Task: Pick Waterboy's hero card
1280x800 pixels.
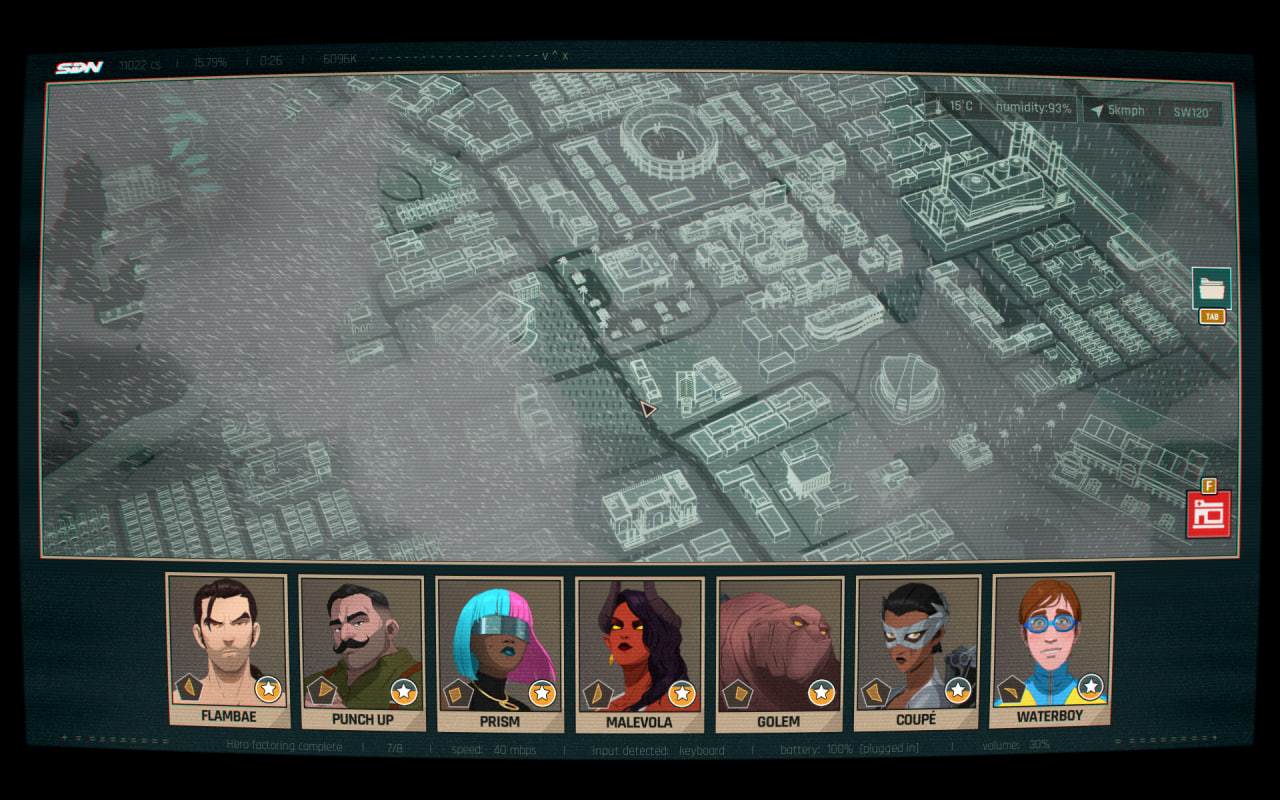Action: [1050, 648]
